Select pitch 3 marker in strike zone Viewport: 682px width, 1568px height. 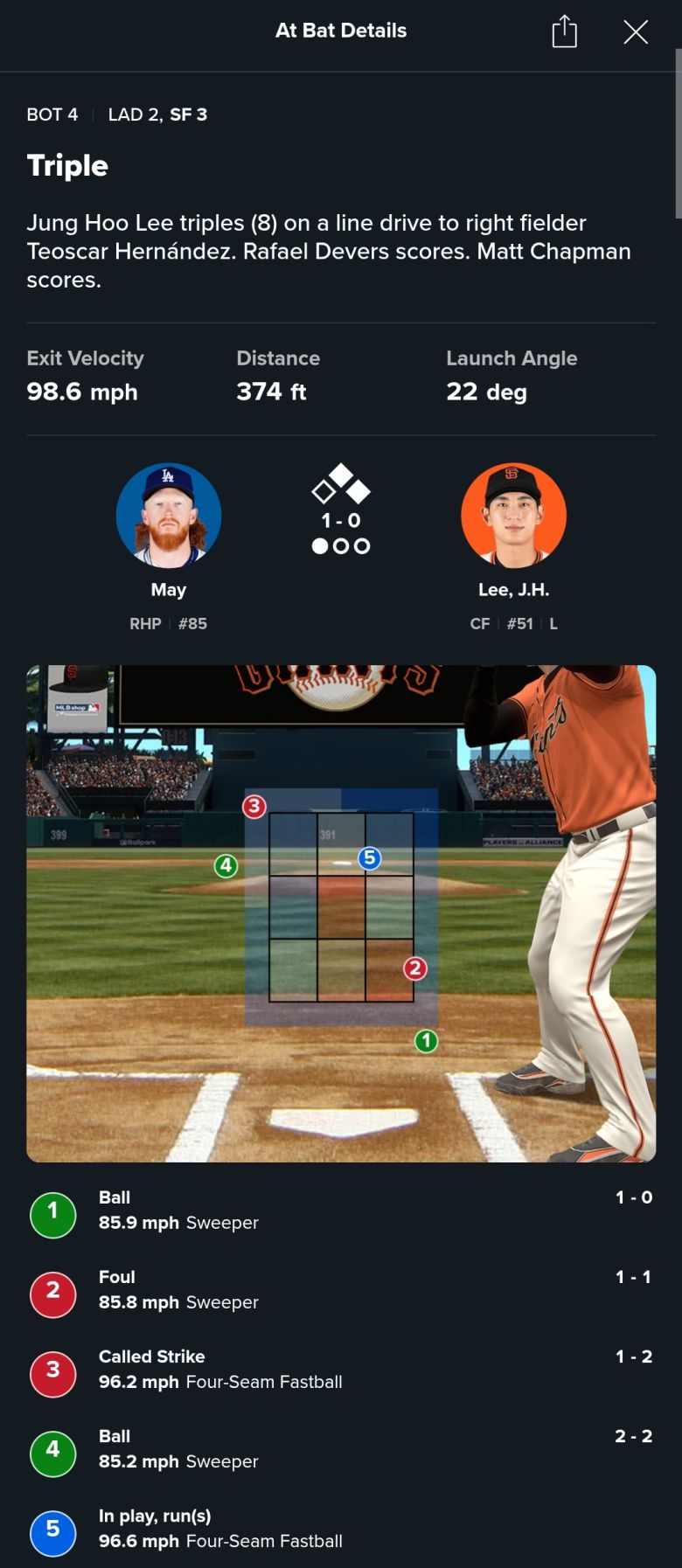[254, 806]
